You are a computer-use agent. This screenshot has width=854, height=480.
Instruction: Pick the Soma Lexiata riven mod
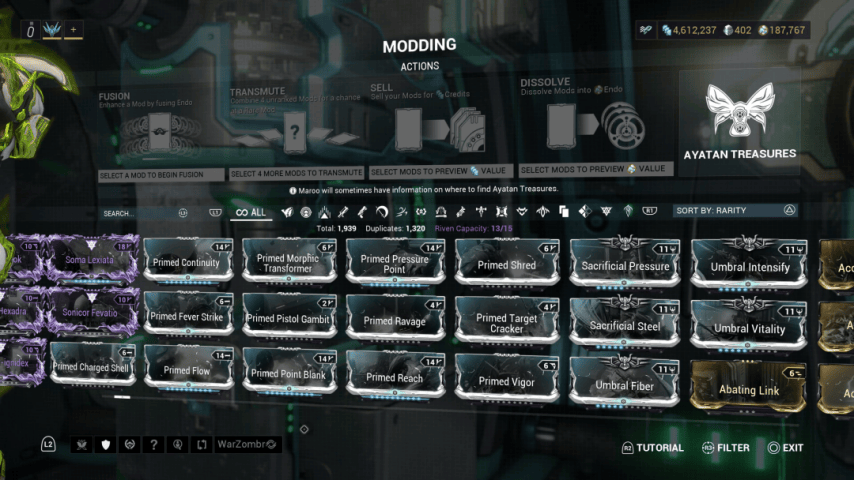coord(91,260)
